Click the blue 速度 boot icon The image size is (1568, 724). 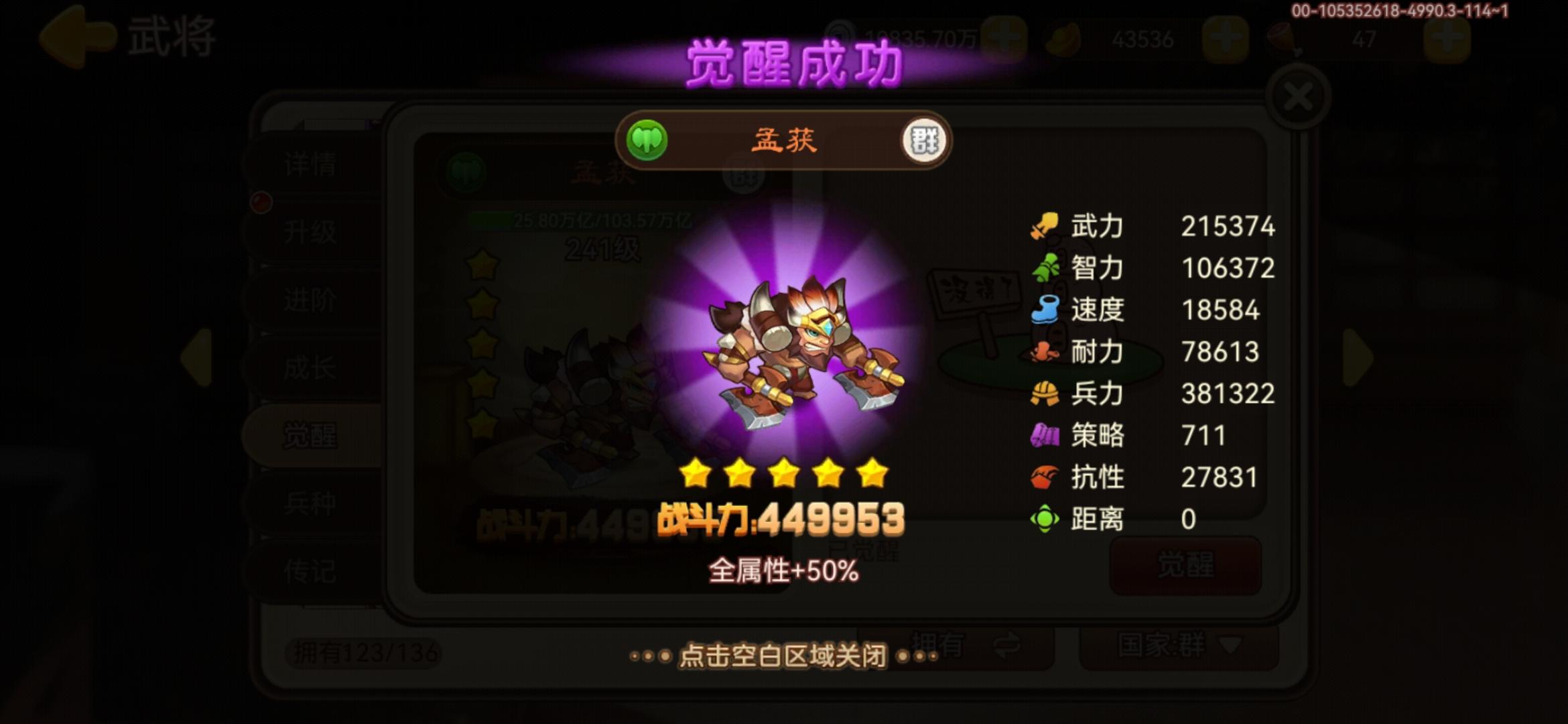pos(1046,310)
